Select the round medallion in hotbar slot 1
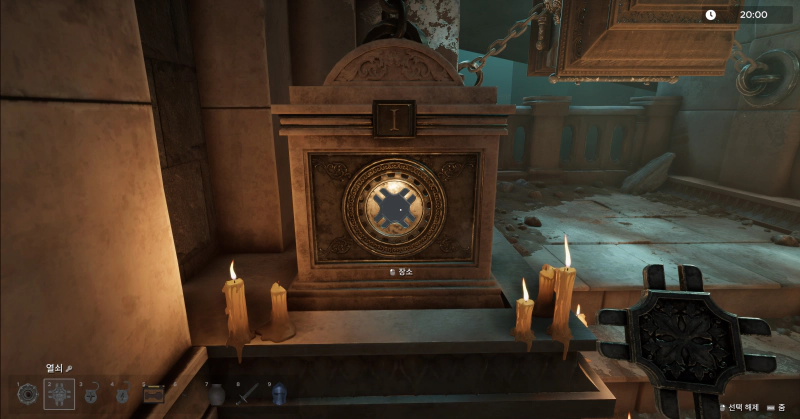800x419 pixels. tap(27, 395)
